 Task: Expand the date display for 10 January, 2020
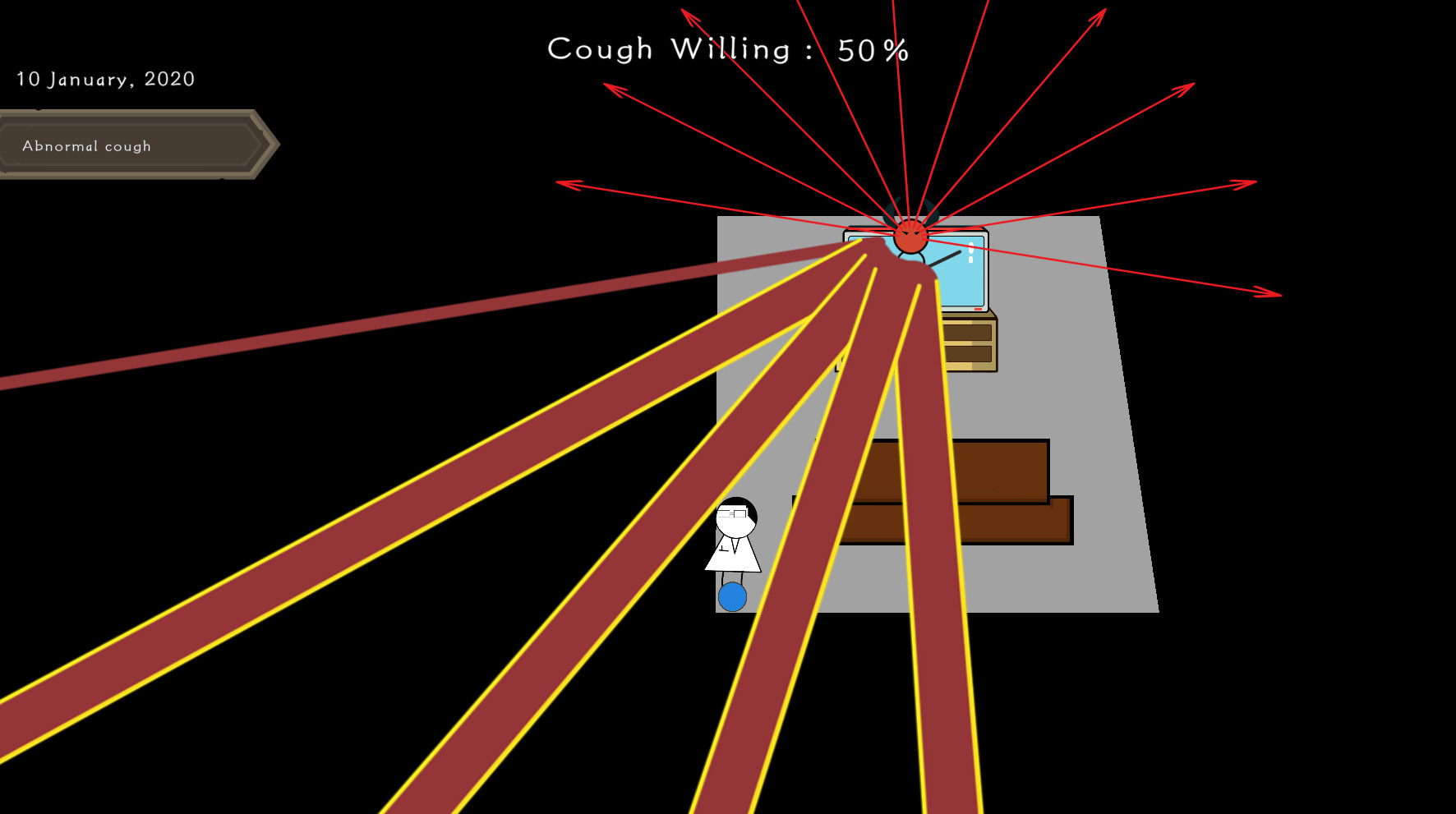tap(105, 79)
